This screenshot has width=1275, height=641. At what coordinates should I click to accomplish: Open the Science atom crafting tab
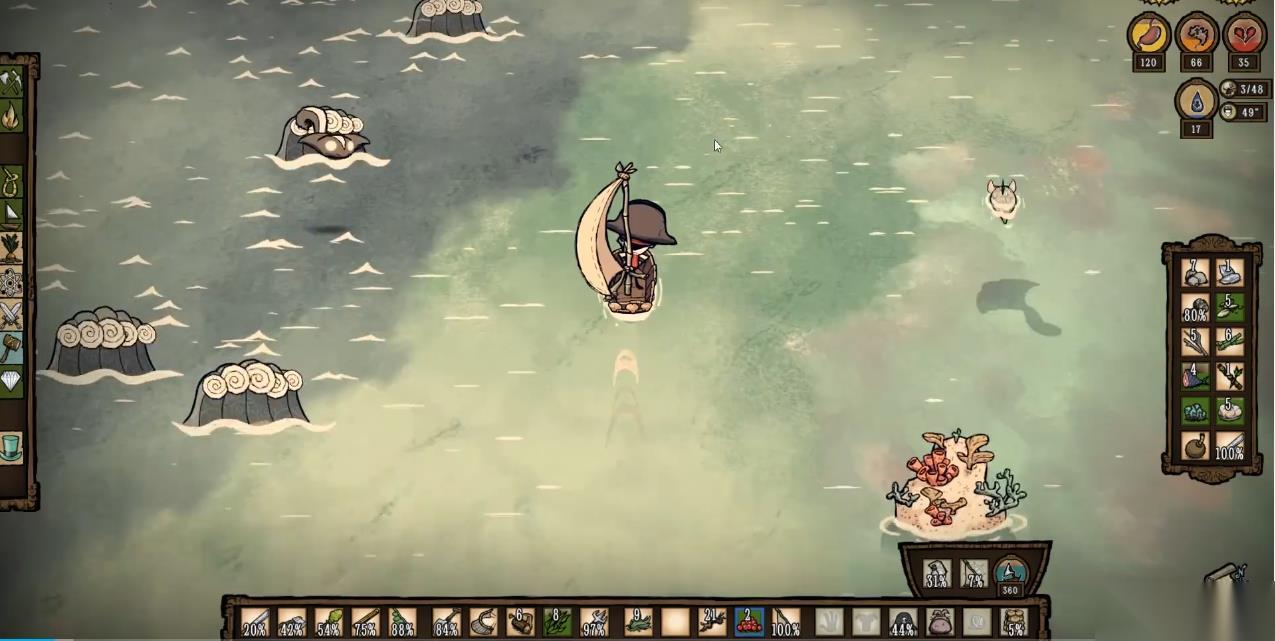11,282
